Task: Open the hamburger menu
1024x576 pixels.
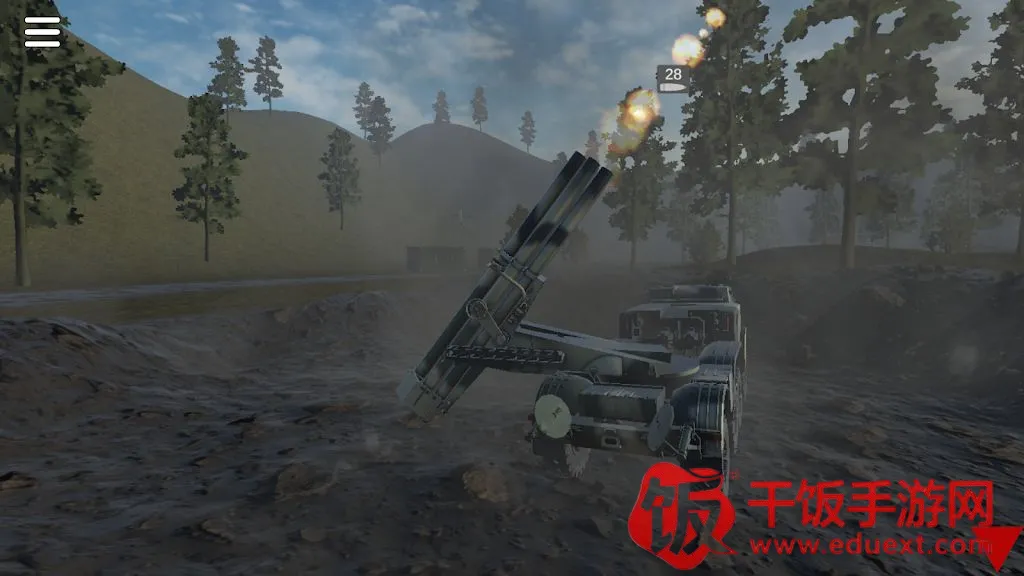Action: coord(42,32)
